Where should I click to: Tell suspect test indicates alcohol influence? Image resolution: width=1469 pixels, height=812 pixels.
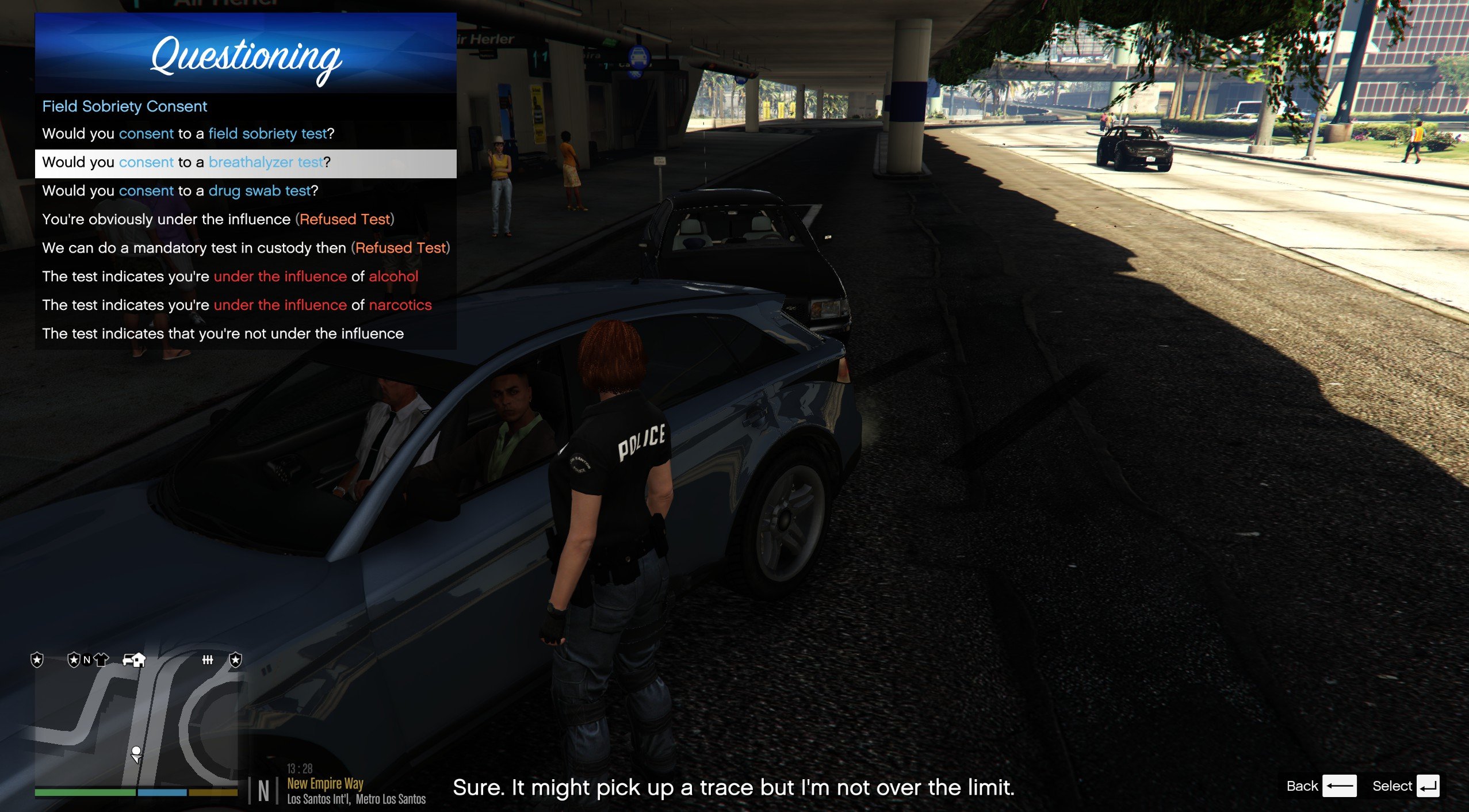click(x=230, y=277)
